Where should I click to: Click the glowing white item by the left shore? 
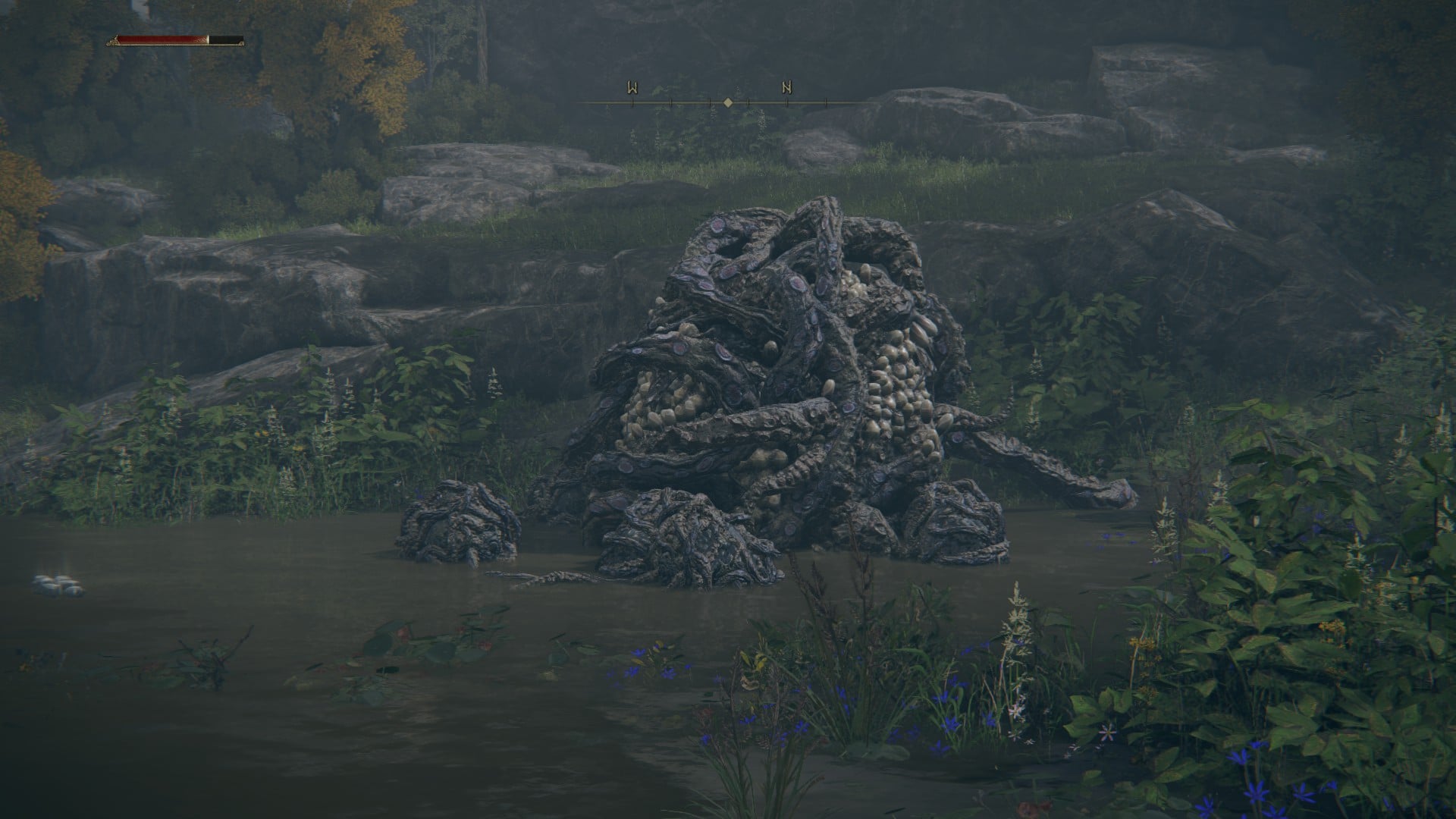(59, 584)
